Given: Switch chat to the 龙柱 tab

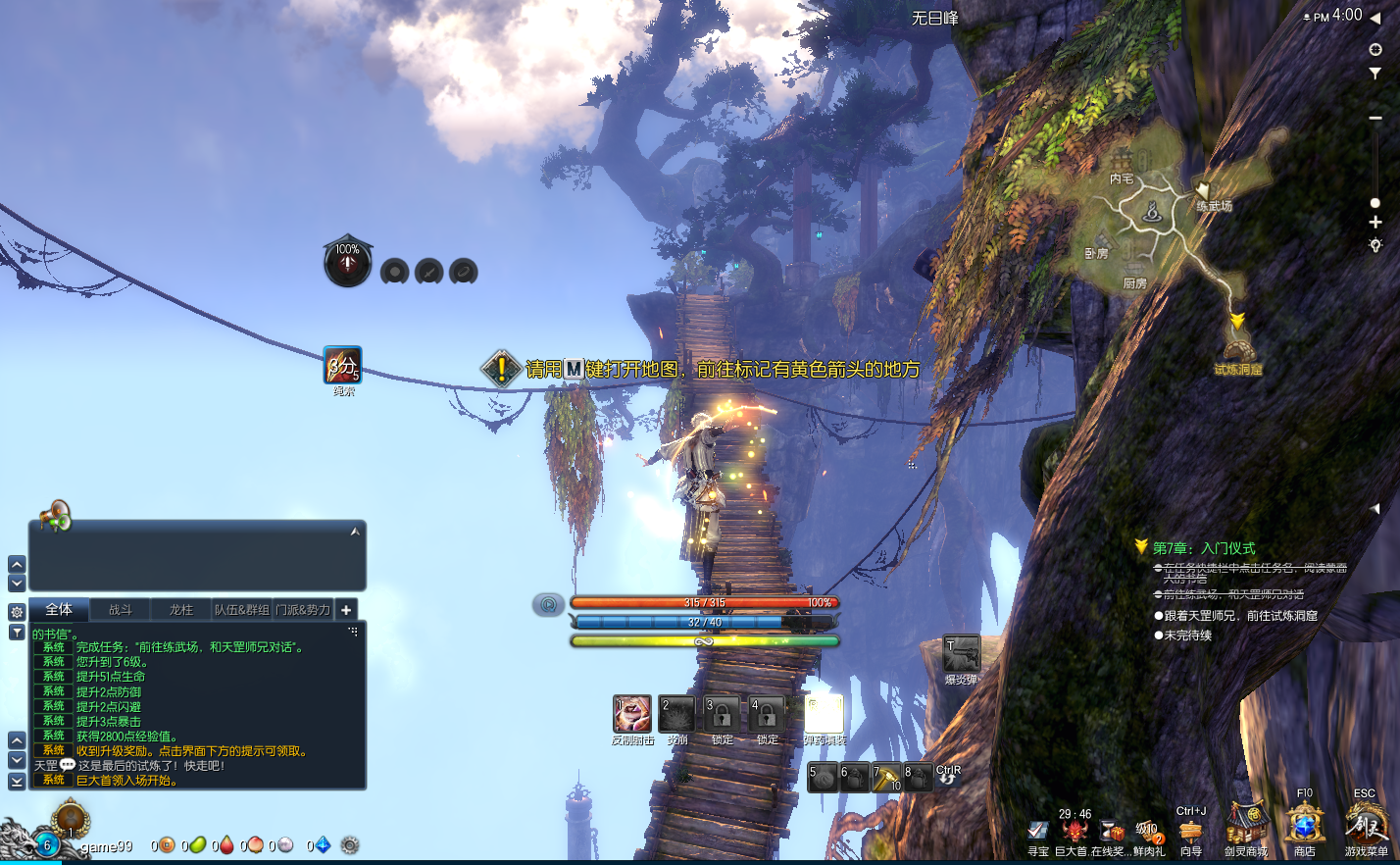Looking at the screenshot, I should (x=181, y=610).
